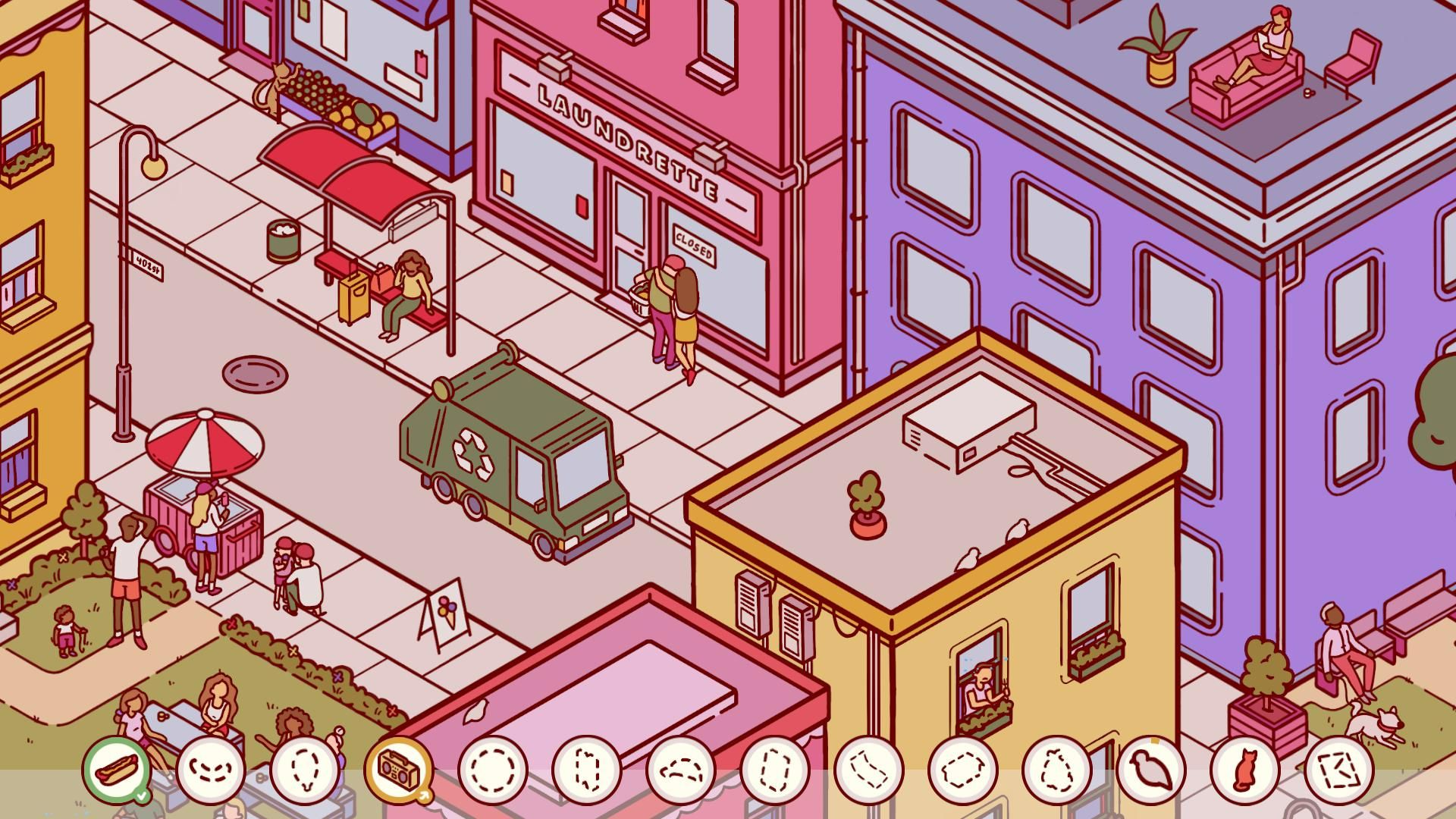1456x819 pixels.
Task: Choose the boombox item slot
Action: click(x=398, y=770)
